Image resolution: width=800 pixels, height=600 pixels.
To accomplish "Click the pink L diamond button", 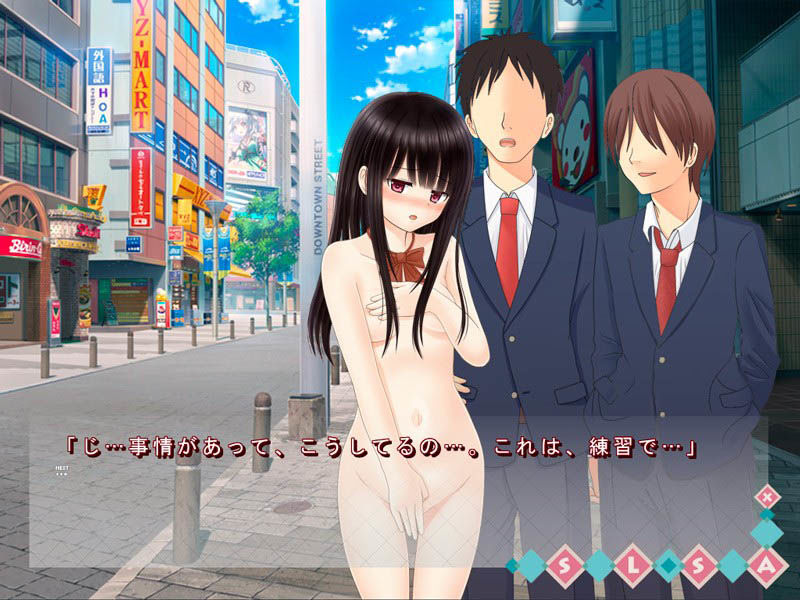I will coord(632,566).
